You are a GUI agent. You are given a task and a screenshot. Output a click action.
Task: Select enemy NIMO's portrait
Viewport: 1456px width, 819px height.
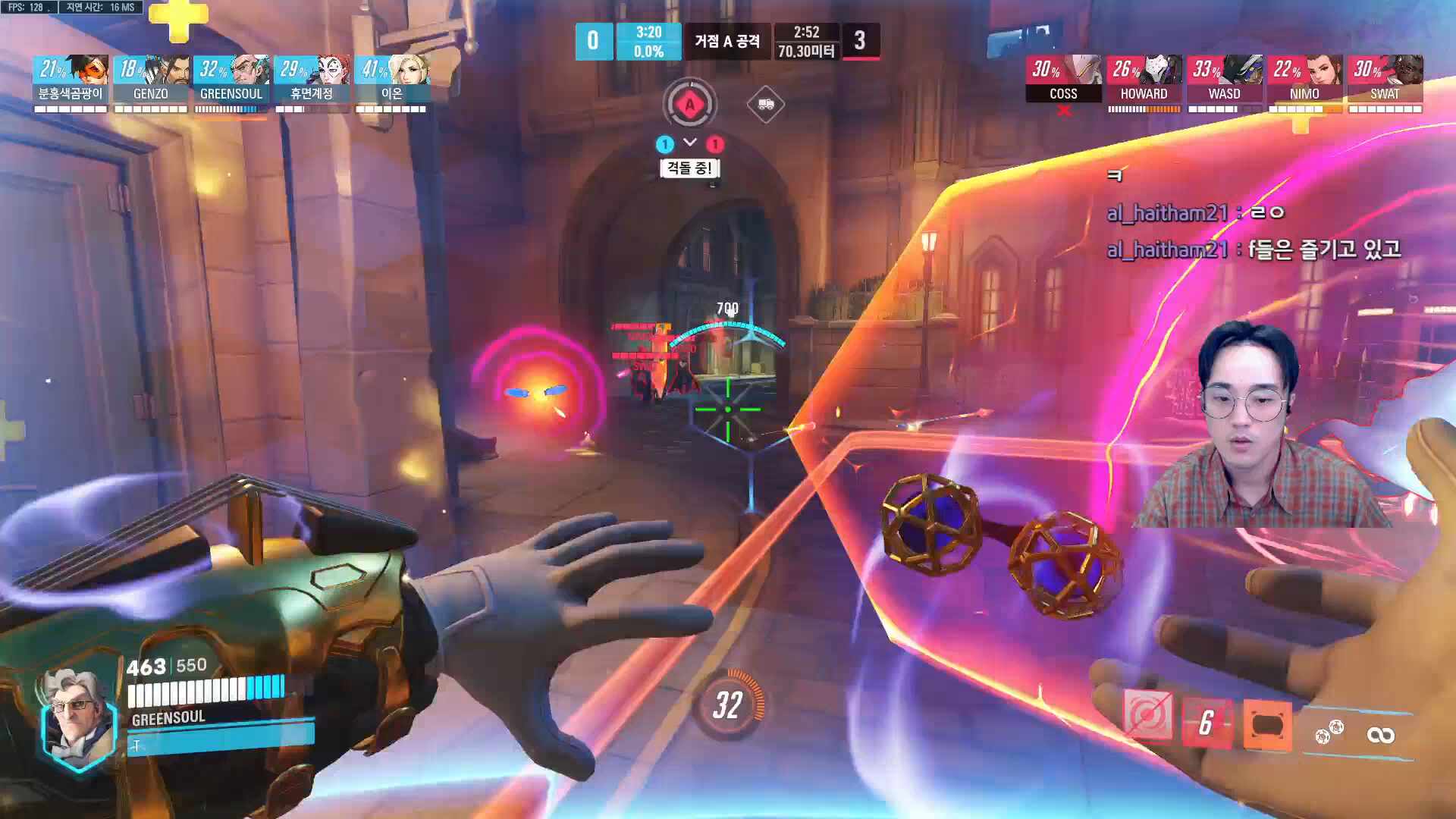click(x=1304, y=71)
